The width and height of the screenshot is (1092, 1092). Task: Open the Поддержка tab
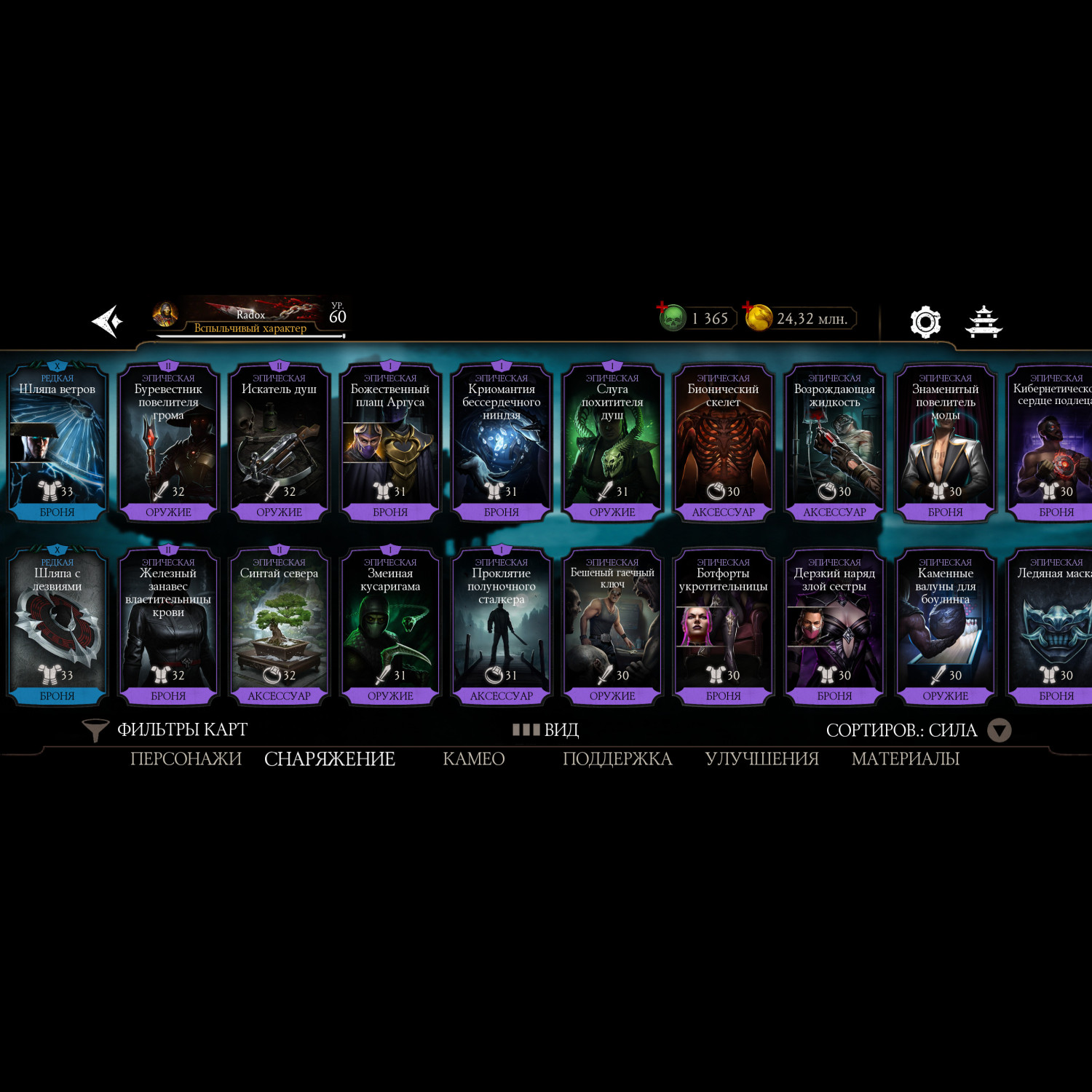pyautogui.click(x=617, y=759)
